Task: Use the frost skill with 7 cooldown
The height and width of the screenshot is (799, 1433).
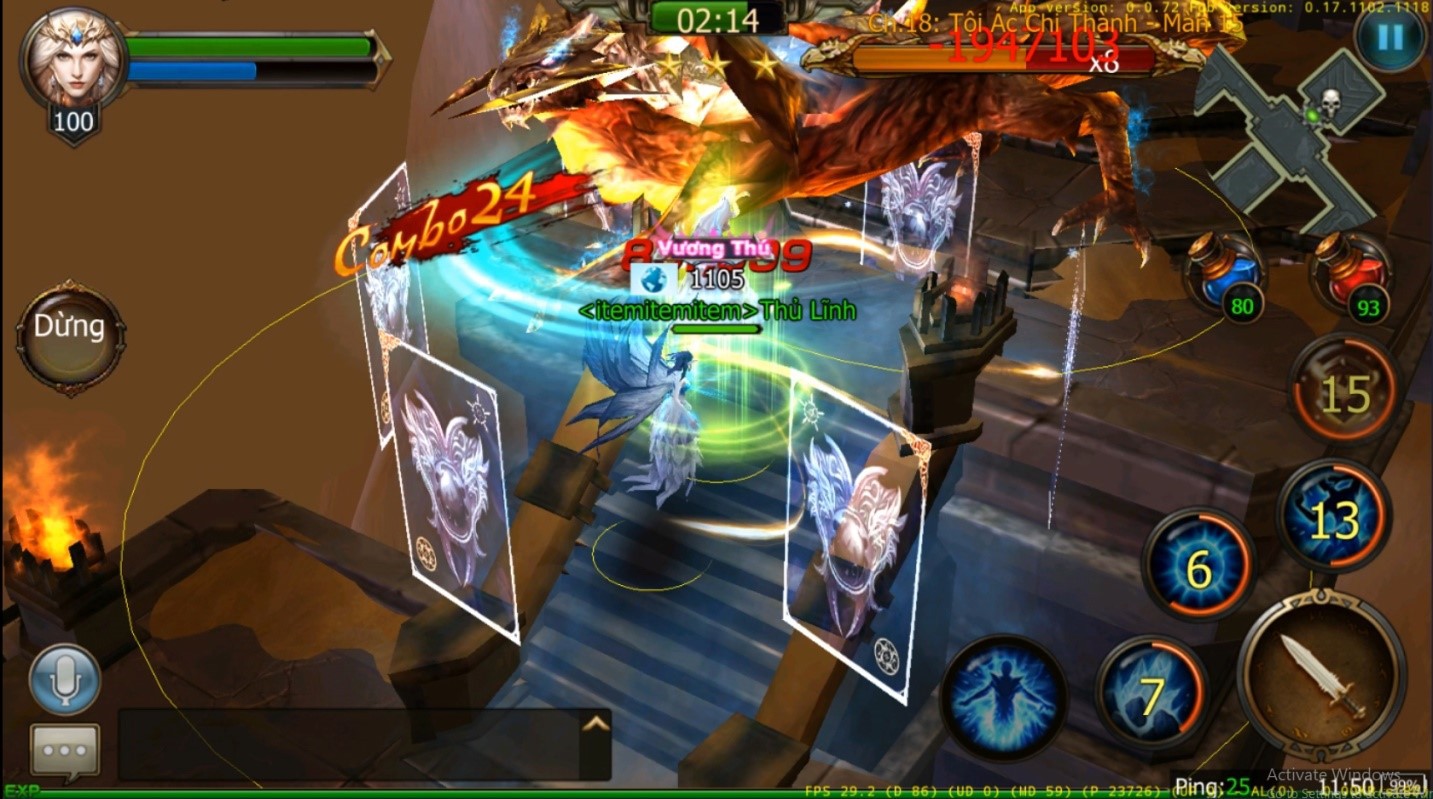Action: tap(1152, 692)
